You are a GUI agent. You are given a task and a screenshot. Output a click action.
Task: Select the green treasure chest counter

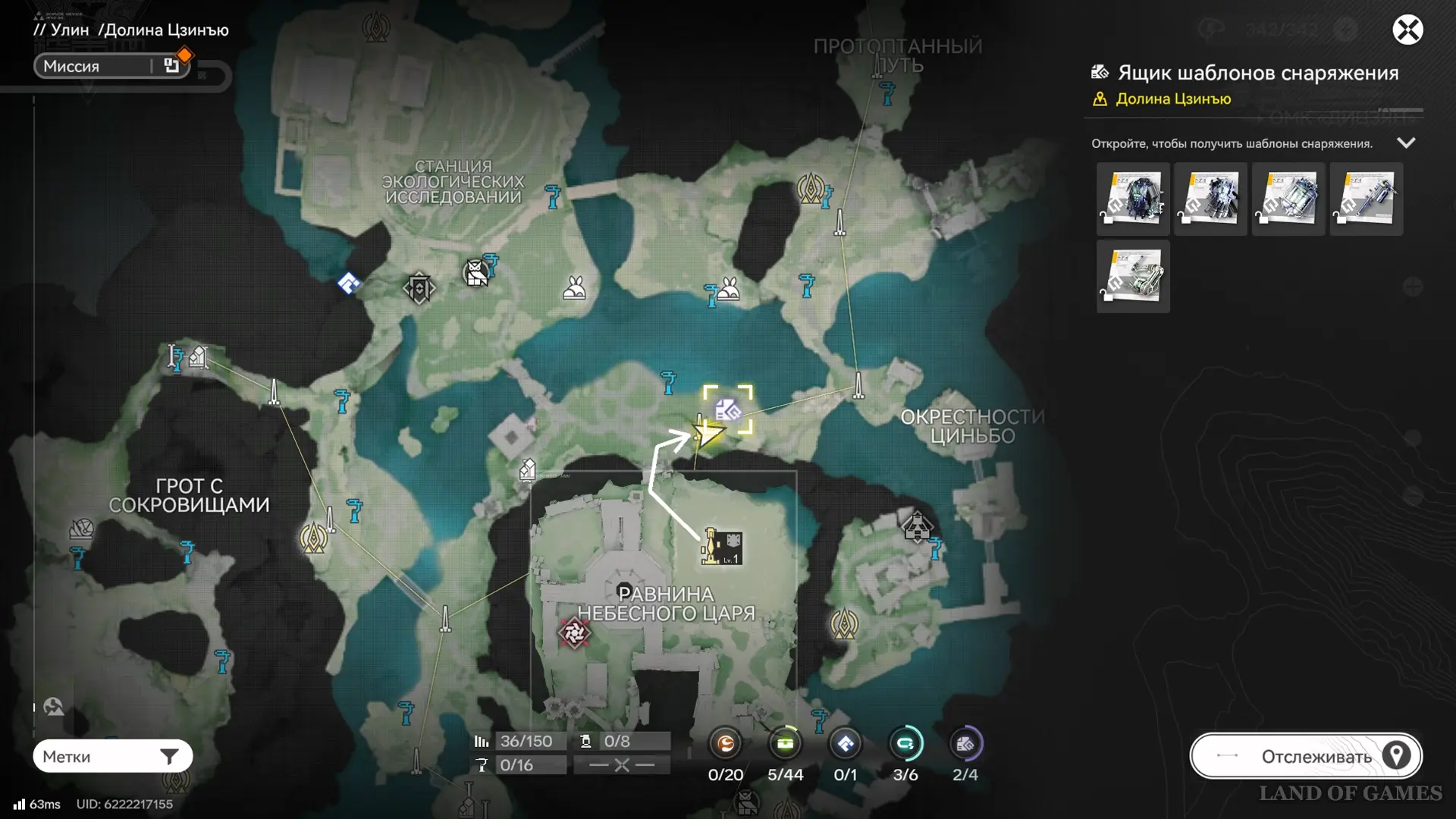point(785,744)
